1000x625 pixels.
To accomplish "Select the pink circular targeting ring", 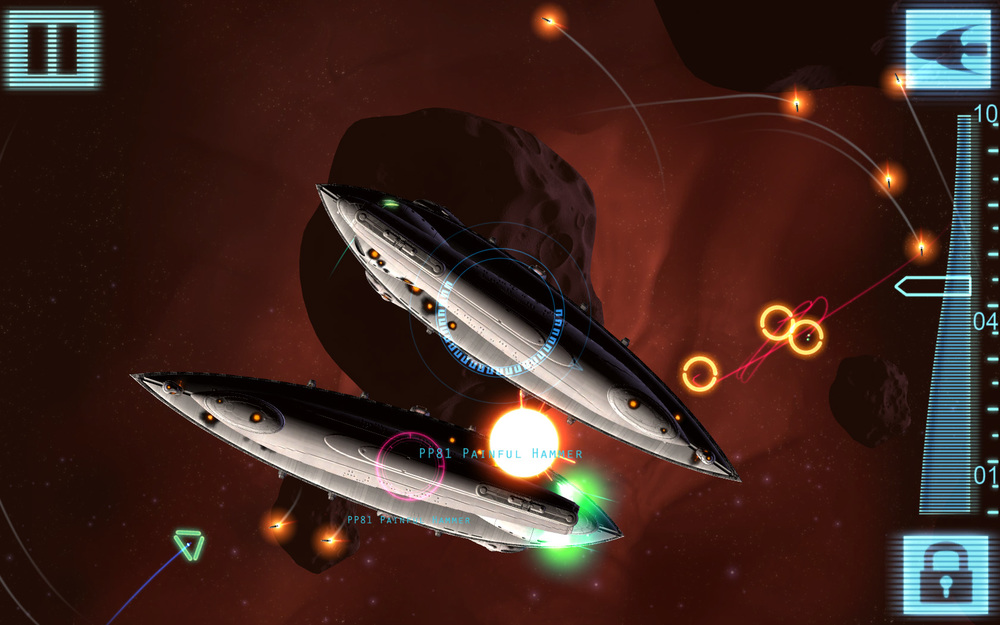I will [411, 466].
